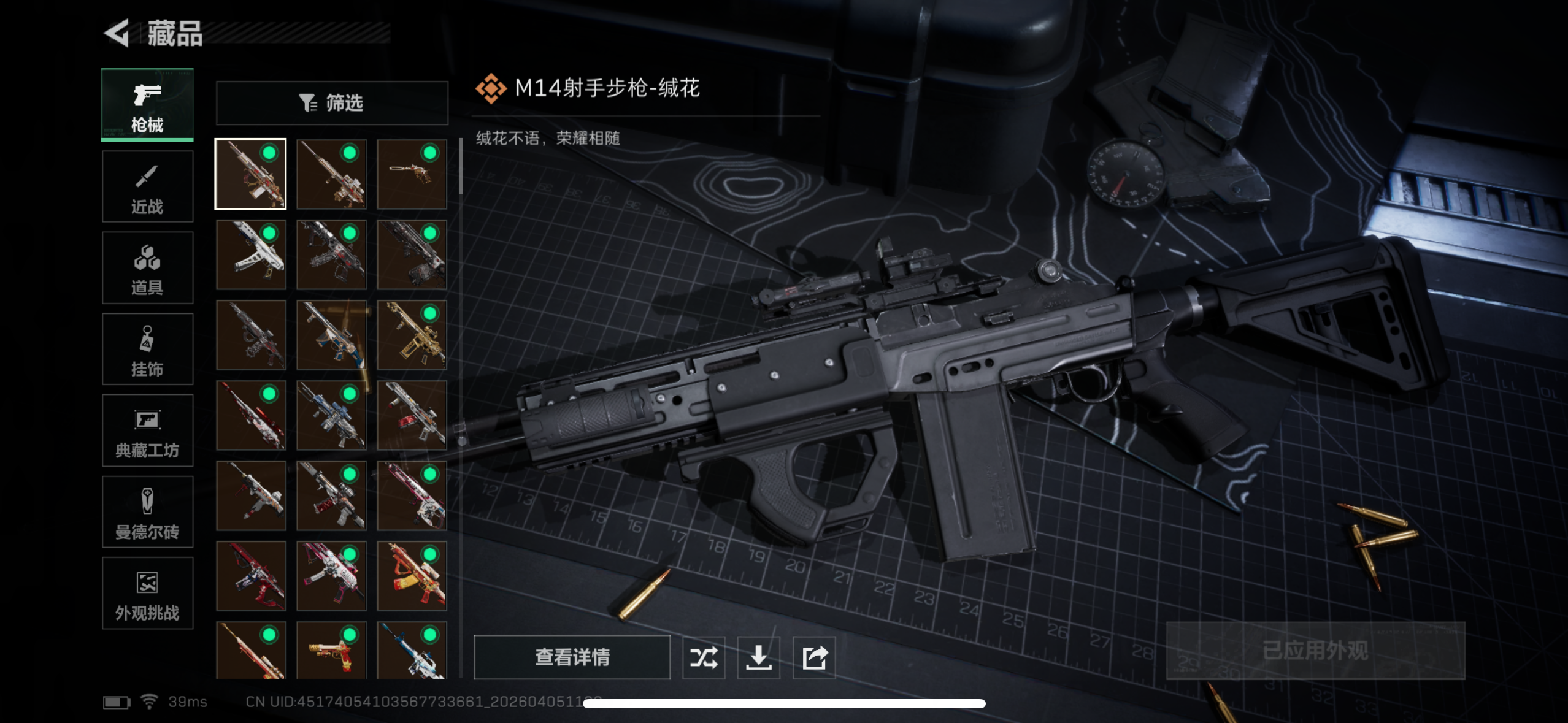Click the shuffle appearance icon
This screenshot has width=1568, height=723.
point(704,656)
